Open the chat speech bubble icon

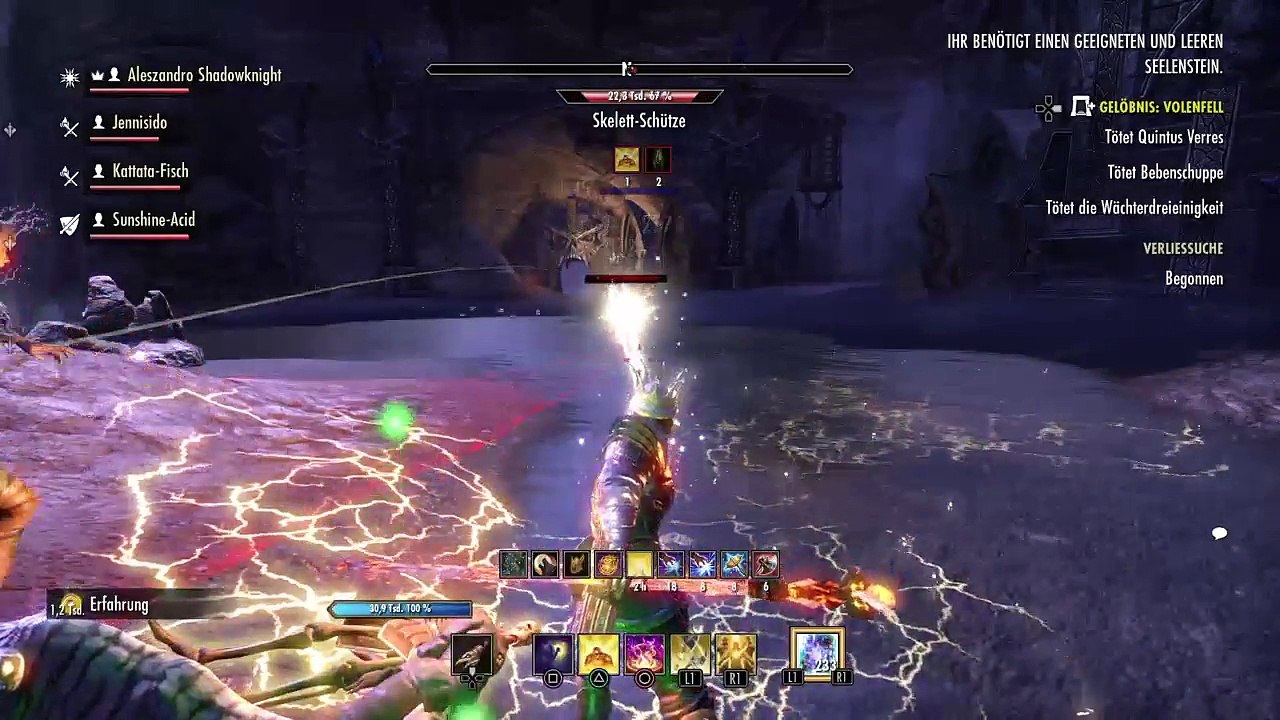coord(1219,533)
